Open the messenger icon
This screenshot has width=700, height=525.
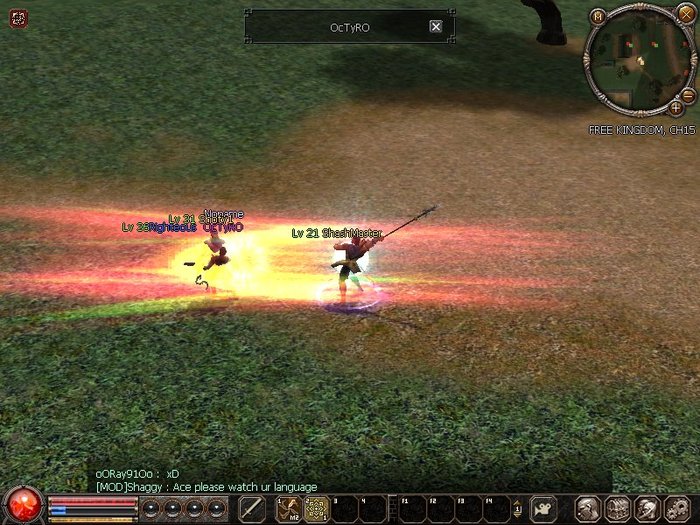[646, 508]
